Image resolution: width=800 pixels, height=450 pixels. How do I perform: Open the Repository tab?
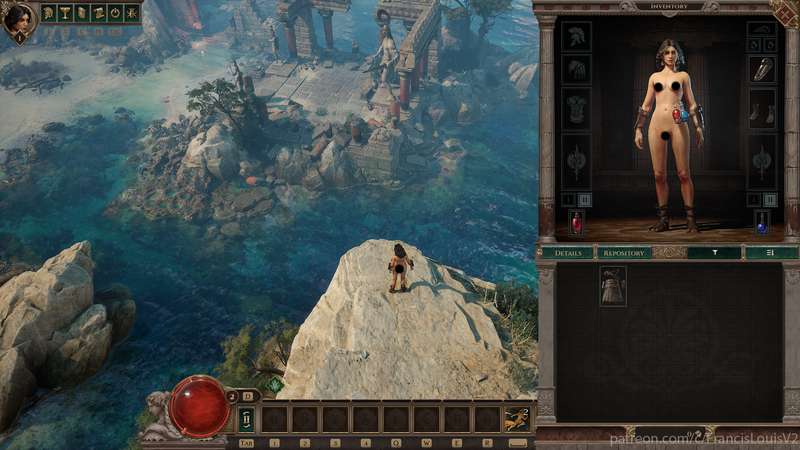[x=622, y=253]
